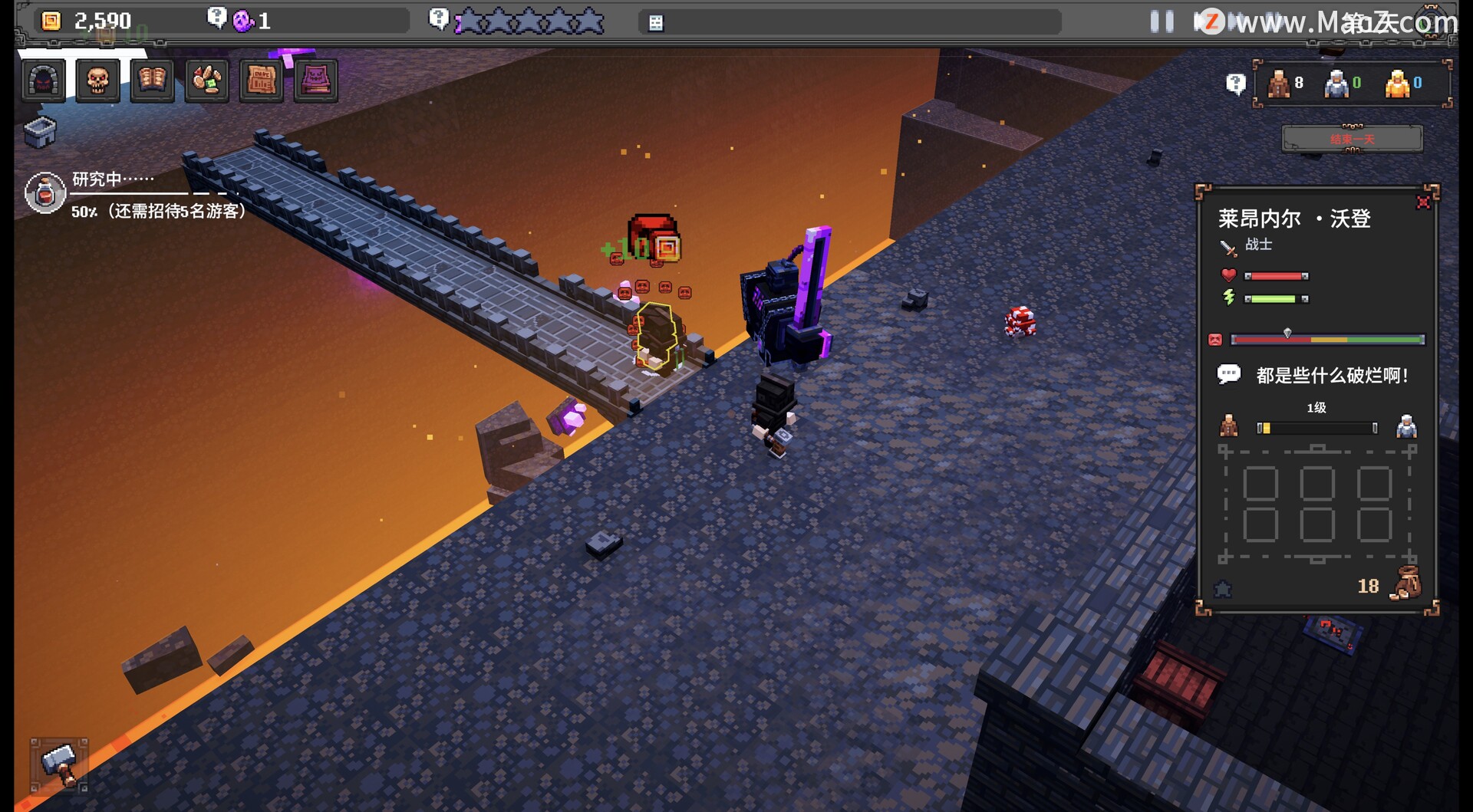Open the parchment scroll menu icon

(261, 81)
